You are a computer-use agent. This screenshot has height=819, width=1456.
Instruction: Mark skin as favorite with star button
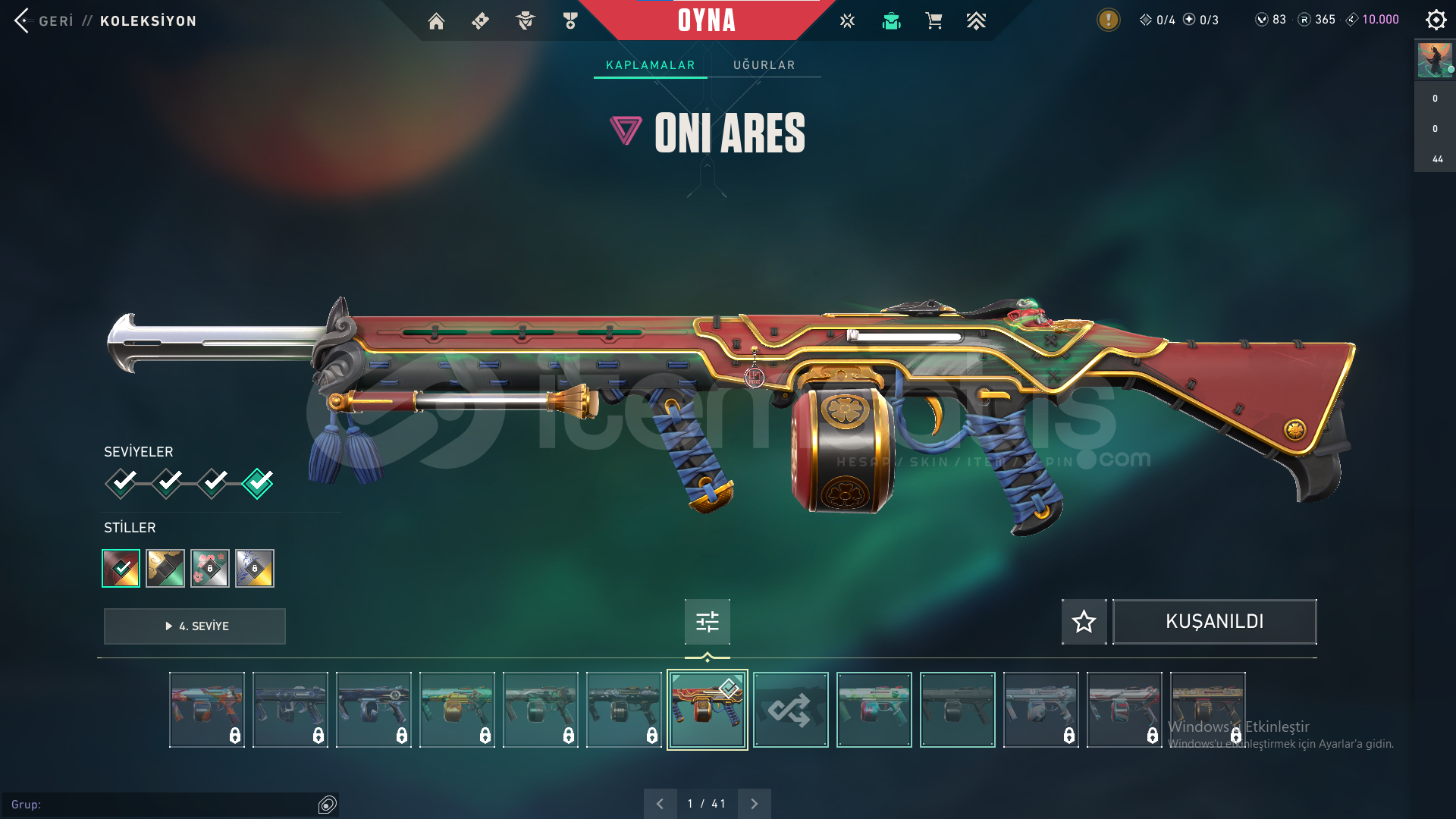tap(1084, 622)
